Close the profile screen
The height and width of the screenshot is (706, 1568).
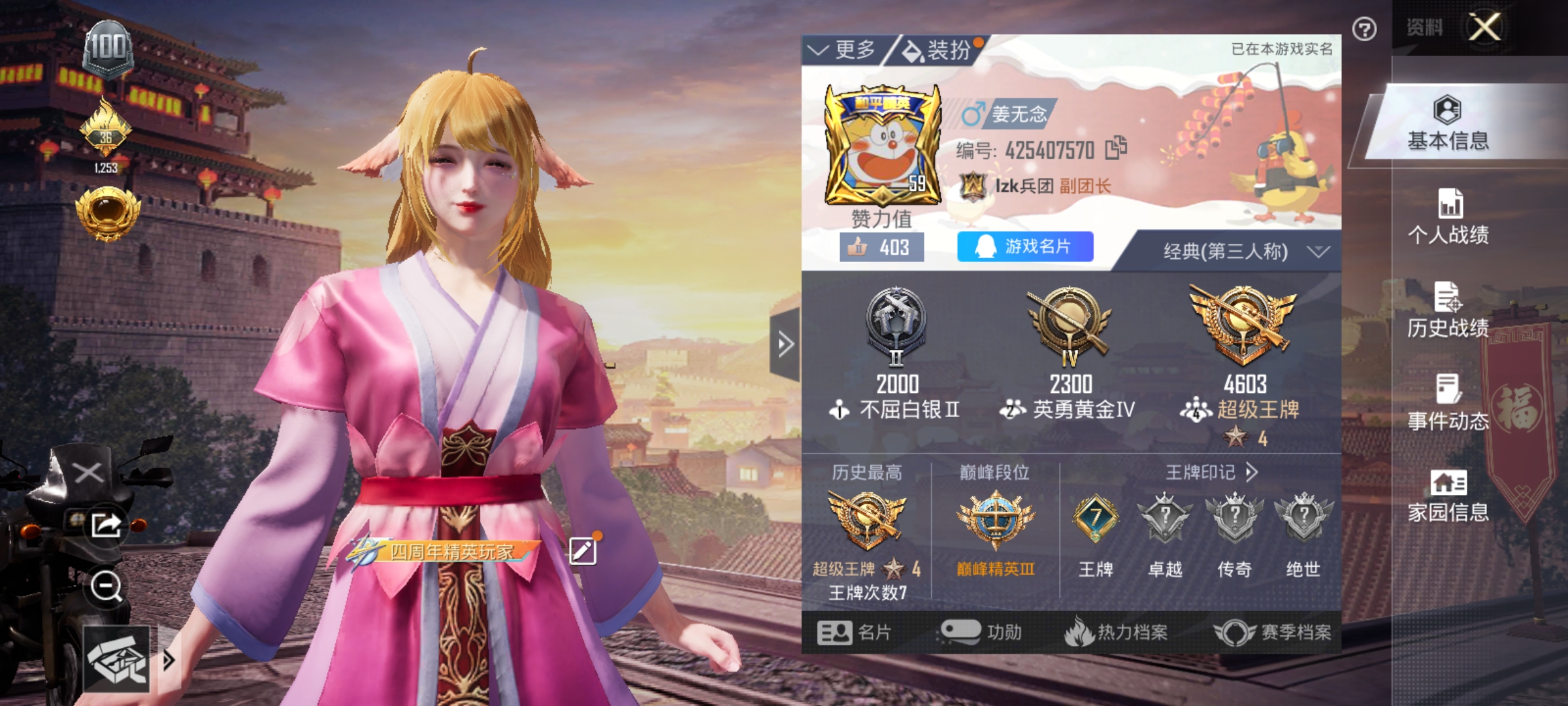tap(1484, 27)
